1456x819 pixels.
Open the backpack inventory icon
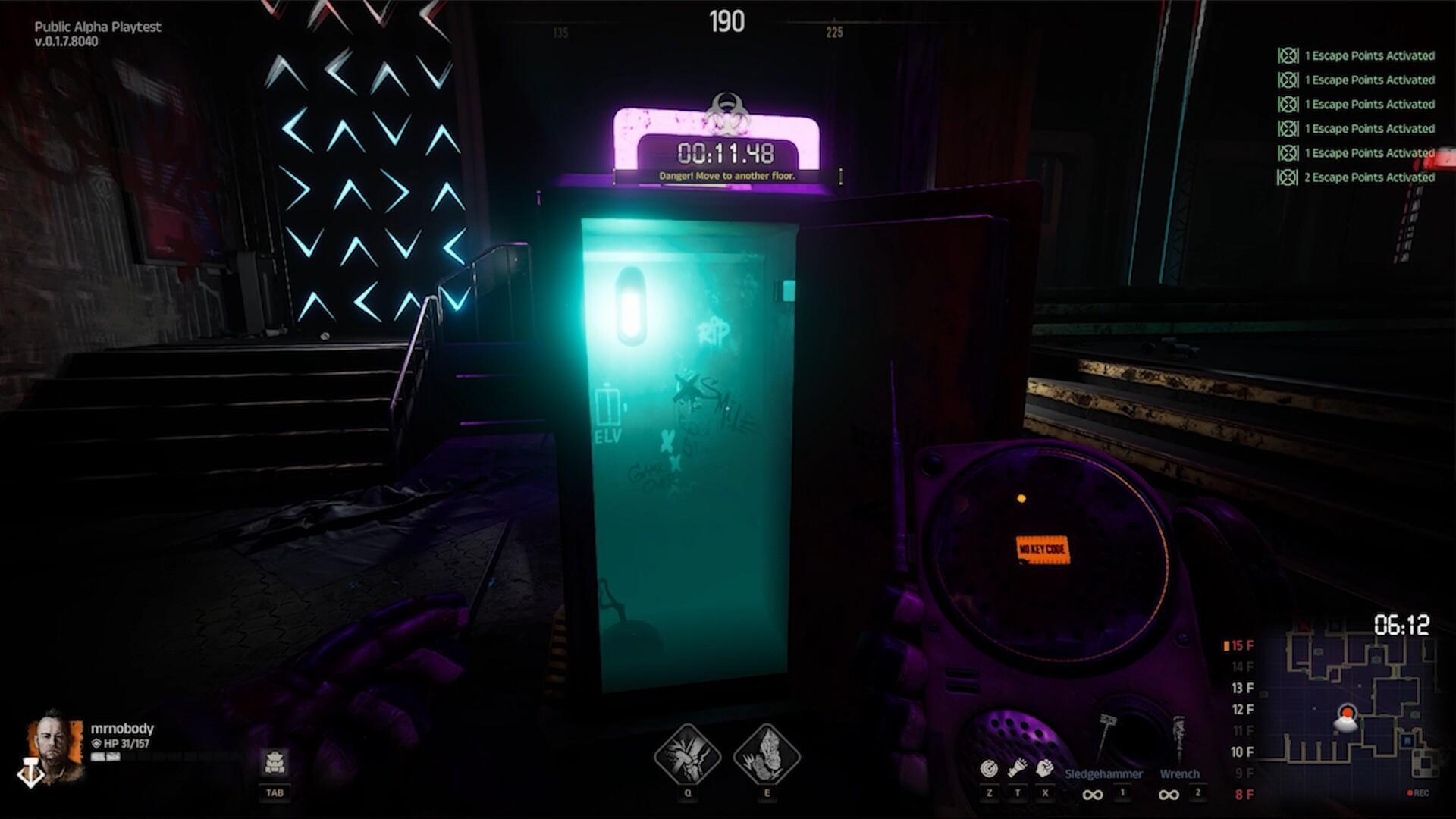coord(275,761)
